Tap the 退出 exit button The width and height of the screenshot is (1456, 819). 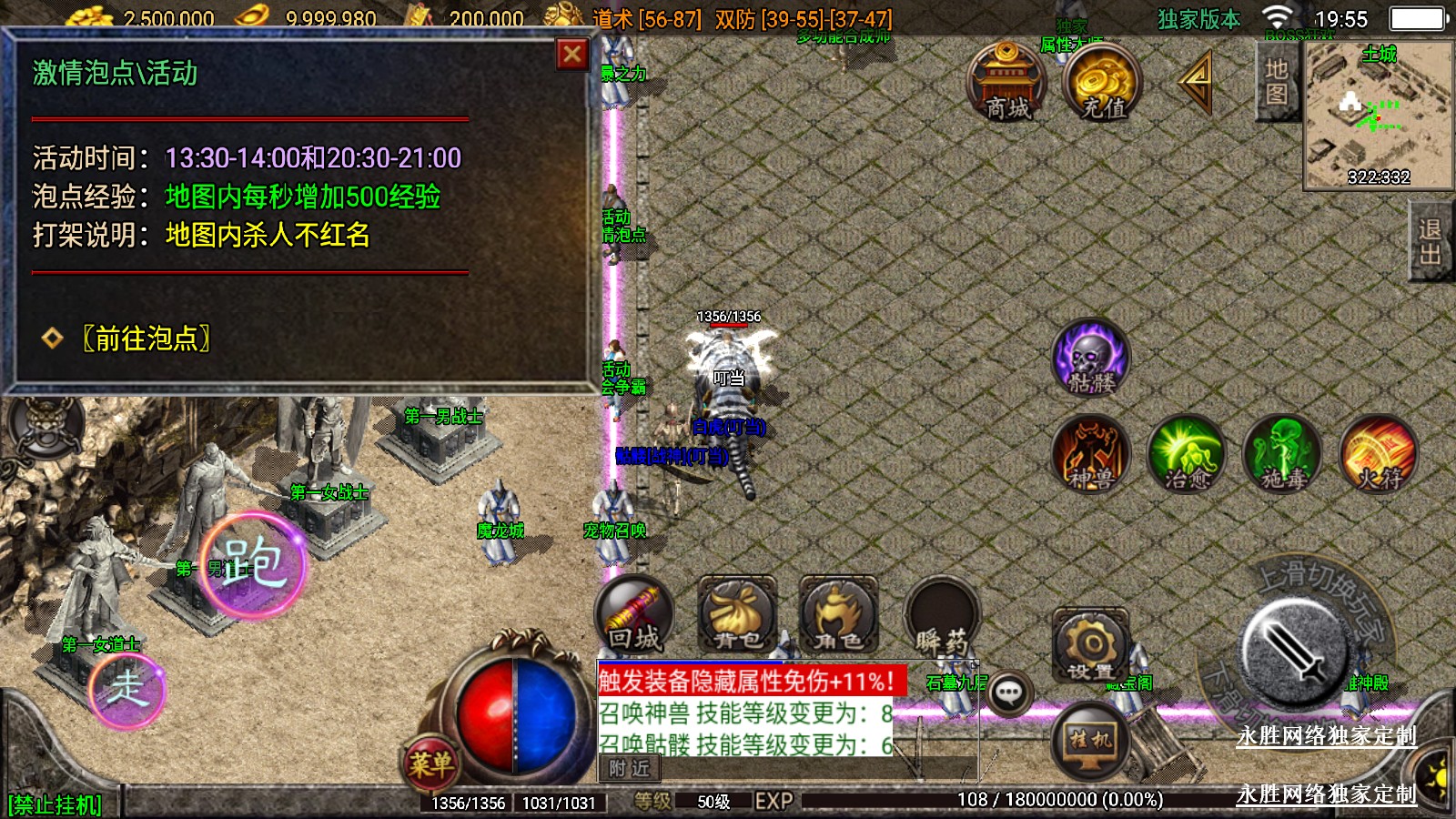coord(1431,242)
